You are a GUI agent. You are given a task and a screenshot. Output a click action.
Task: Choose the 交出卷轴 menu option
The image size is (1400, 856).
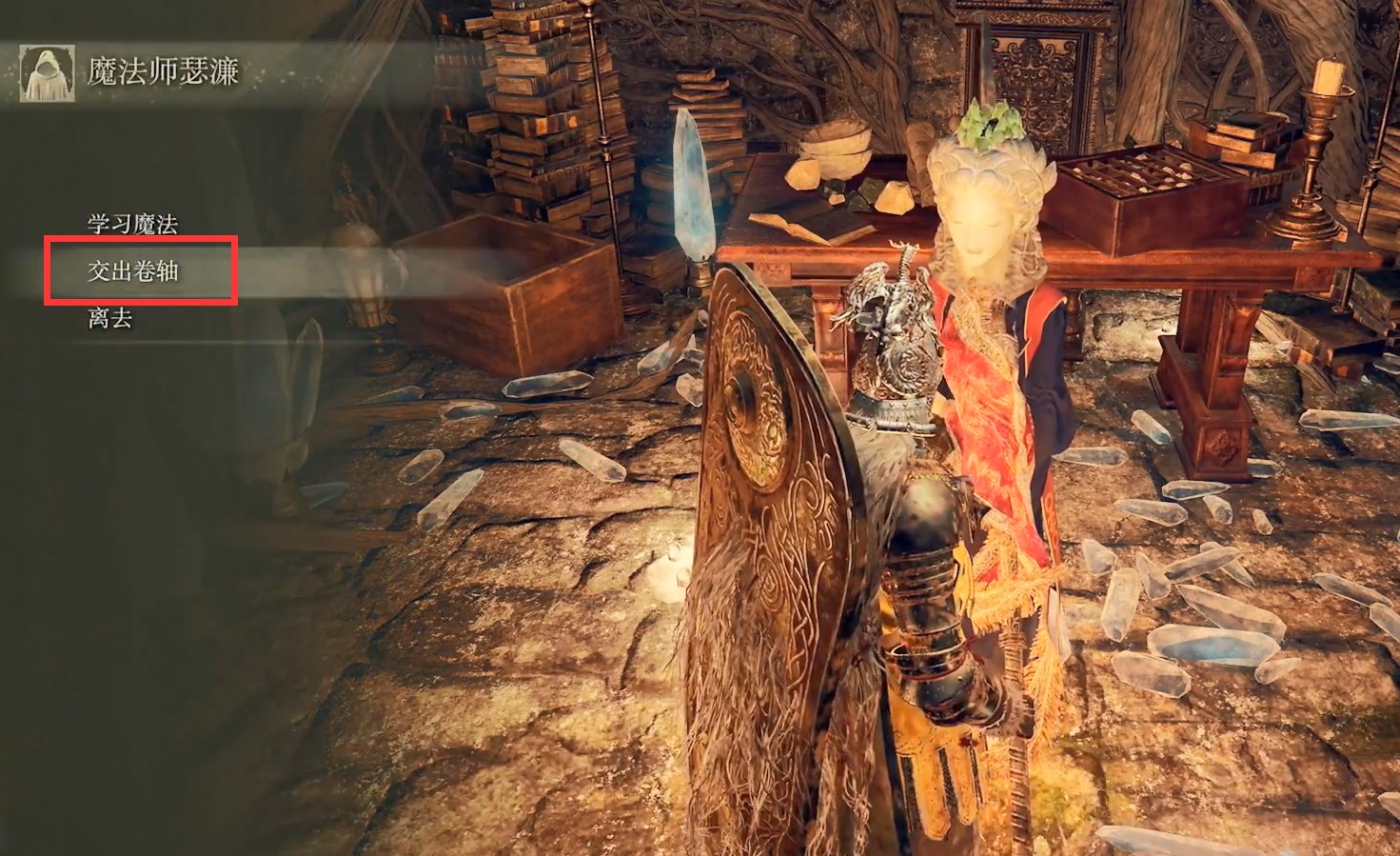pyautogui.click(x=133, y=271)
